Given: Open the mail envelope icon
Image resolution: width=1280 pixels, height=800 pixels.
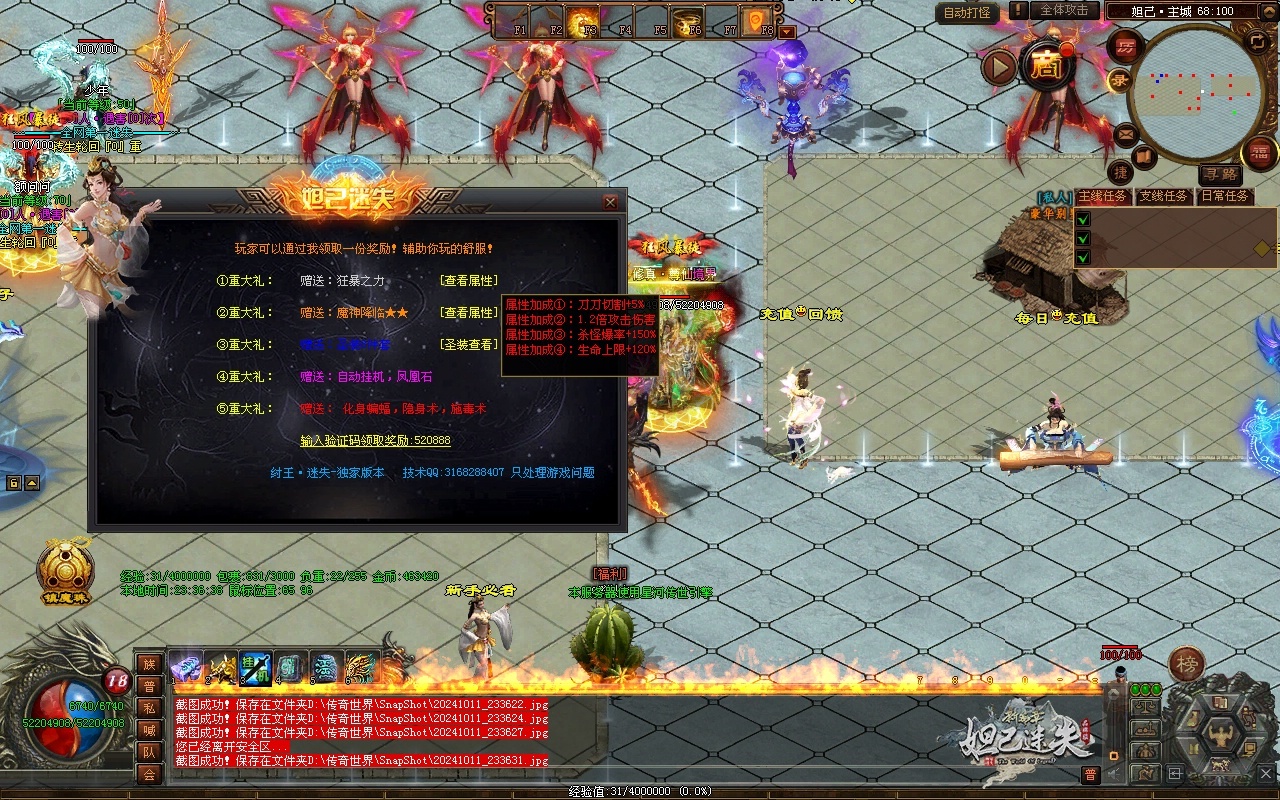Looking at the screenshot, I should point(1126,133).
